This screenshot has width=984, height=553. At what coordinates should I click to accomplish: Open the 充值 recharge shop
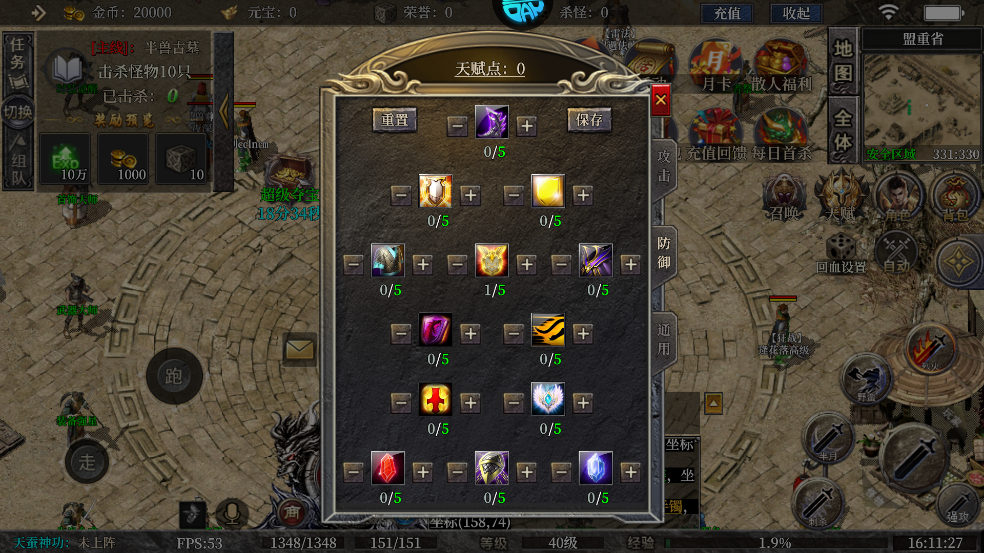point(727,13)
